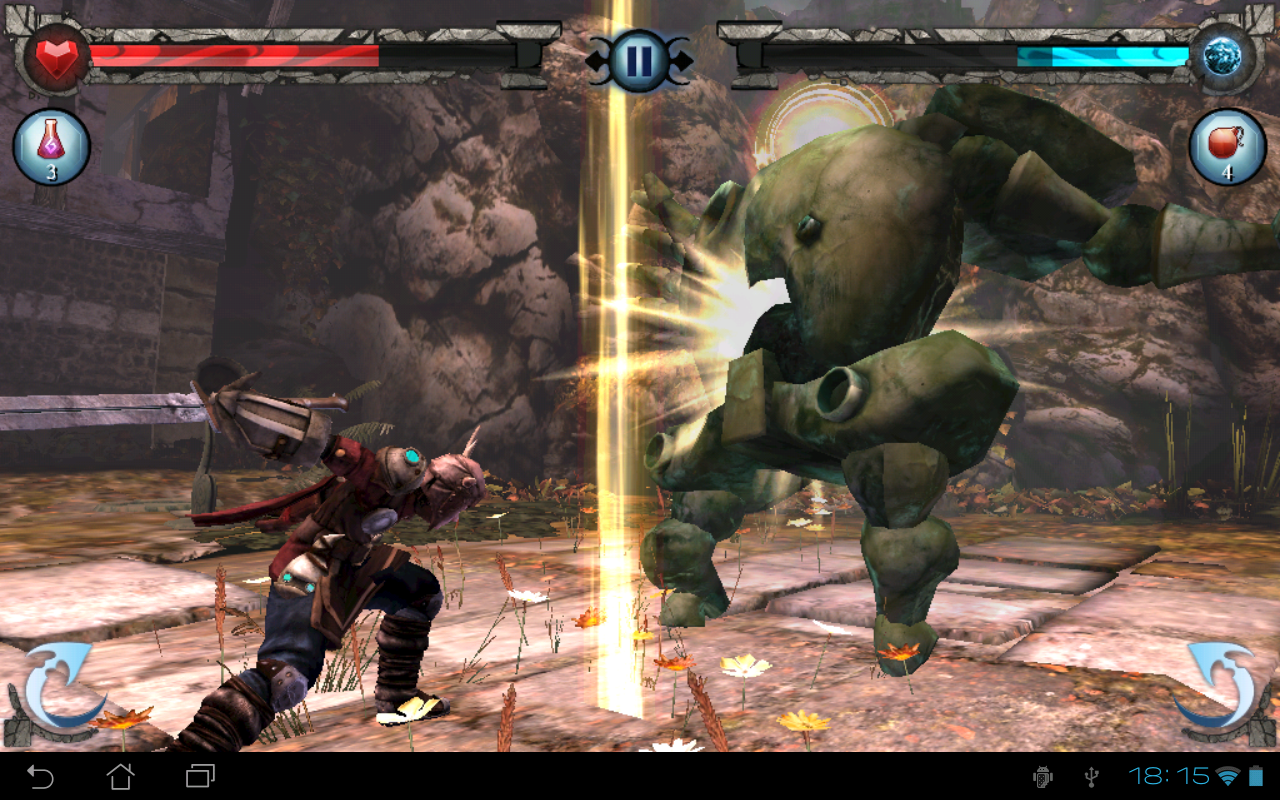Screen dimensions: 1280x800
Task: Pause the fight with the center button
Action: click(639, 60)
